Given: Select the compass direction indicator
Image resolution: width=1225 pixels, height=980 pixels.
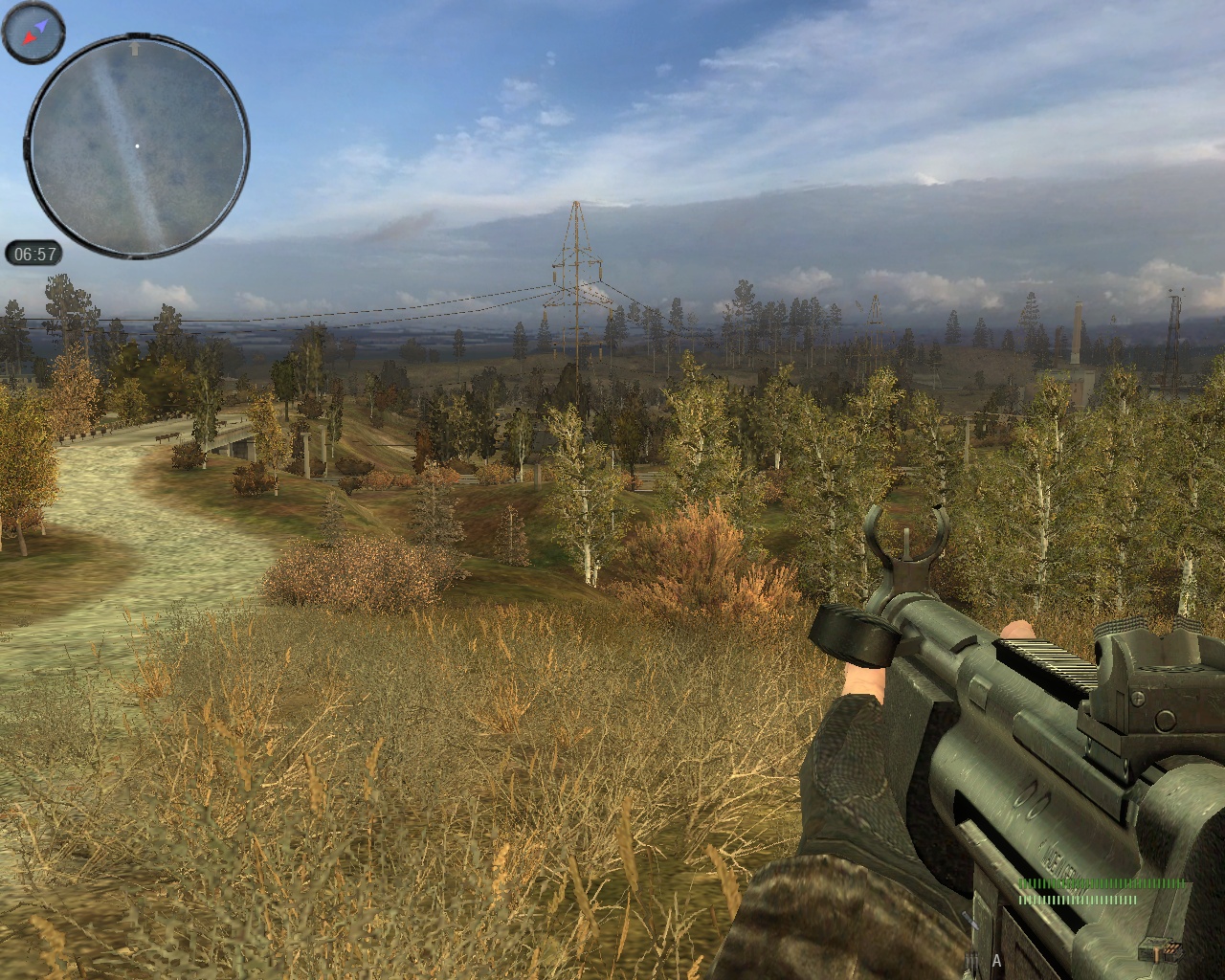Looking at the screenshot, I should click(33, 32).
